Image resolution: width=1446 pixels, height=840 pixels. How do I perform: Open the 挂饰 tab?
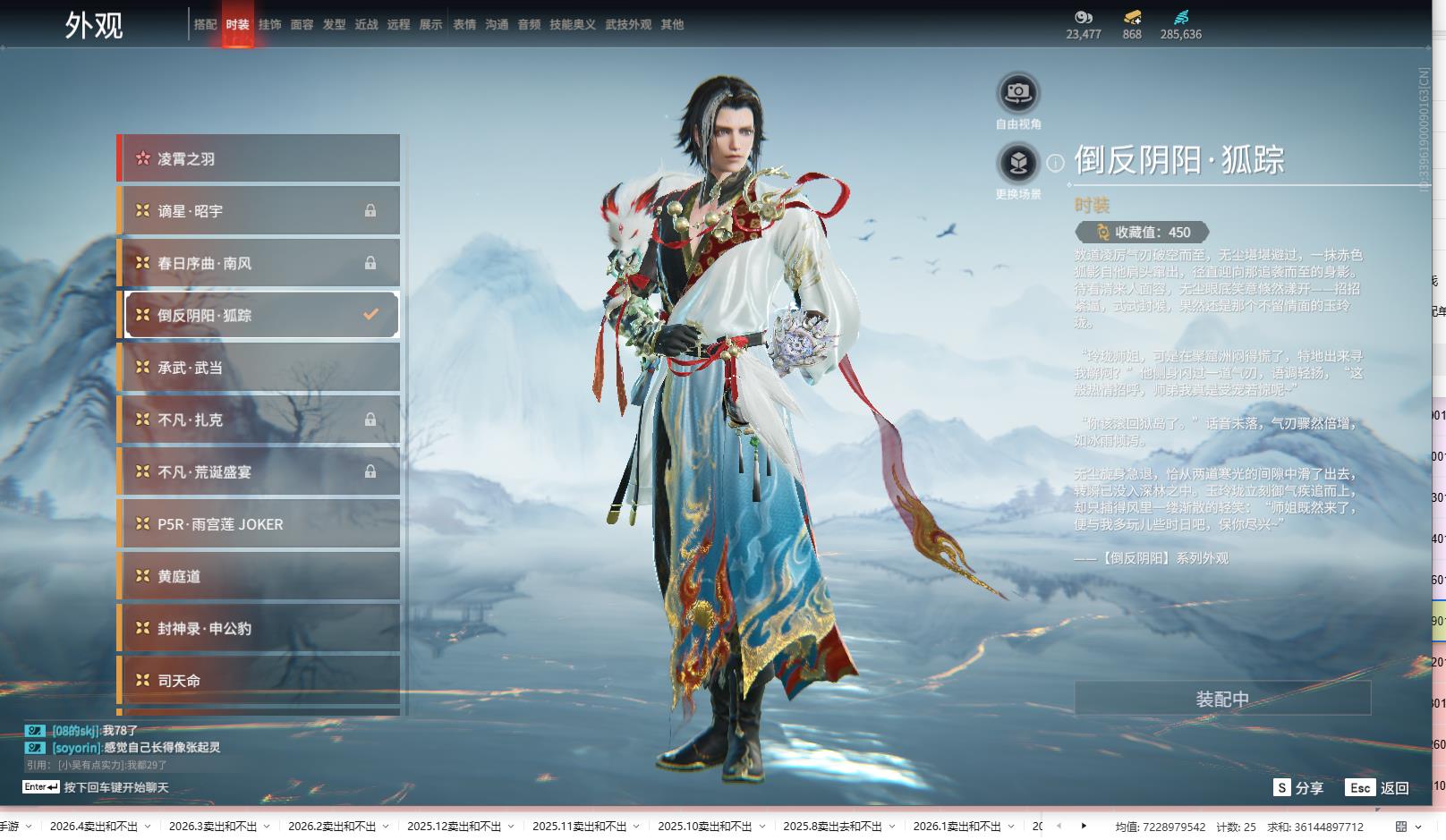(x=269, y=25)
